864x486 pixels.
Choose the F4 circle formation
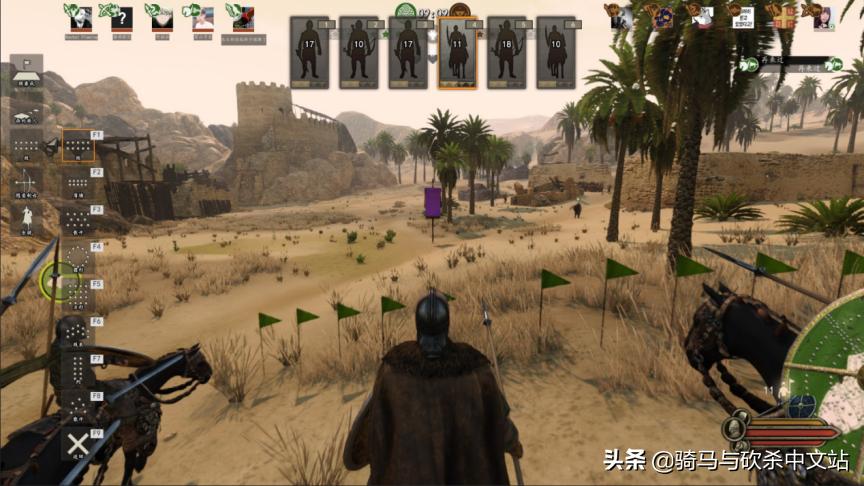(78, 258)
